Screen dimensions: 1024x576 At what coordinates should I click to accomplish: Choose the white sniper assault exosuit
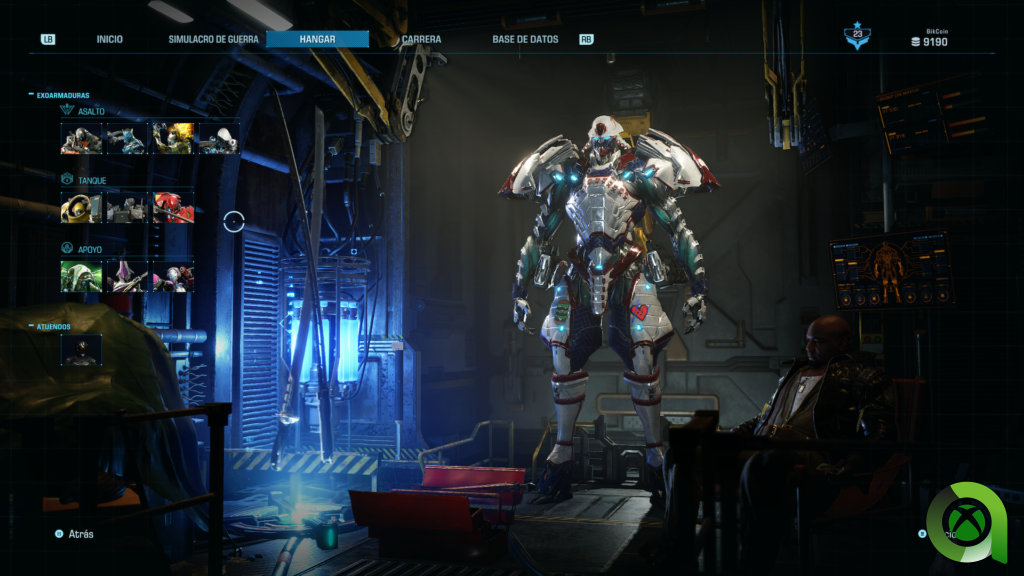pyautogui.click(x=219, y=138)
